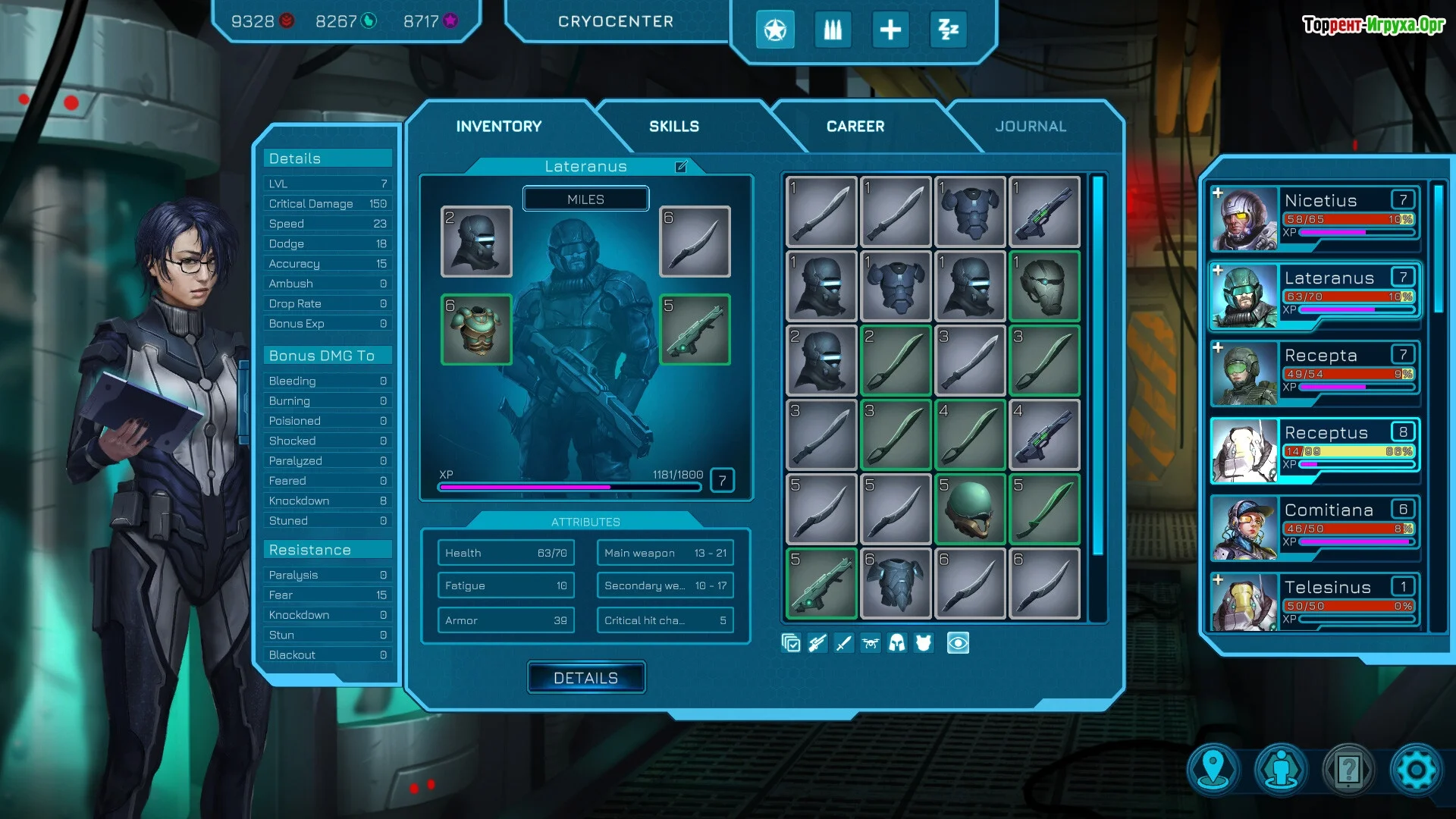Click the star emblem button in top bar
The image size is (1456, 819).
(774, 30)
